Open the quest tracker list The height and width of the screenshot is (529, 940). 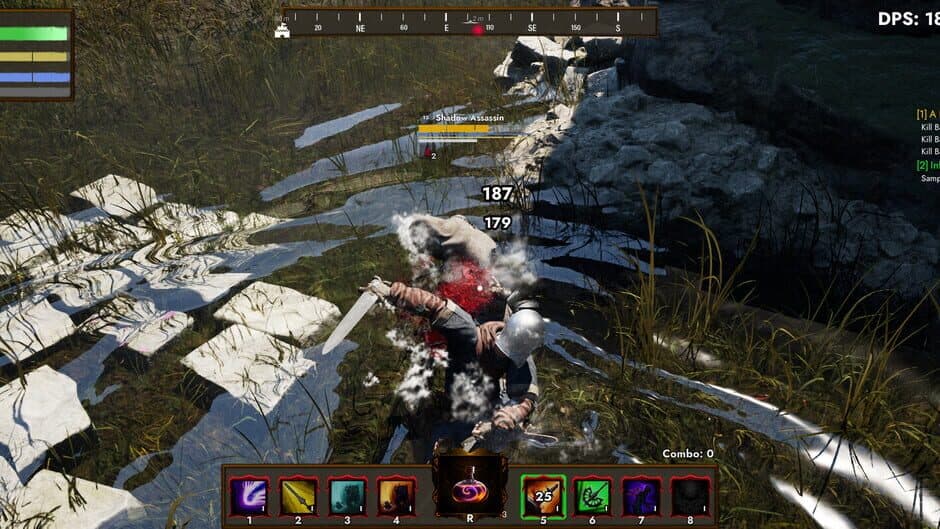[x=928, y=147]
